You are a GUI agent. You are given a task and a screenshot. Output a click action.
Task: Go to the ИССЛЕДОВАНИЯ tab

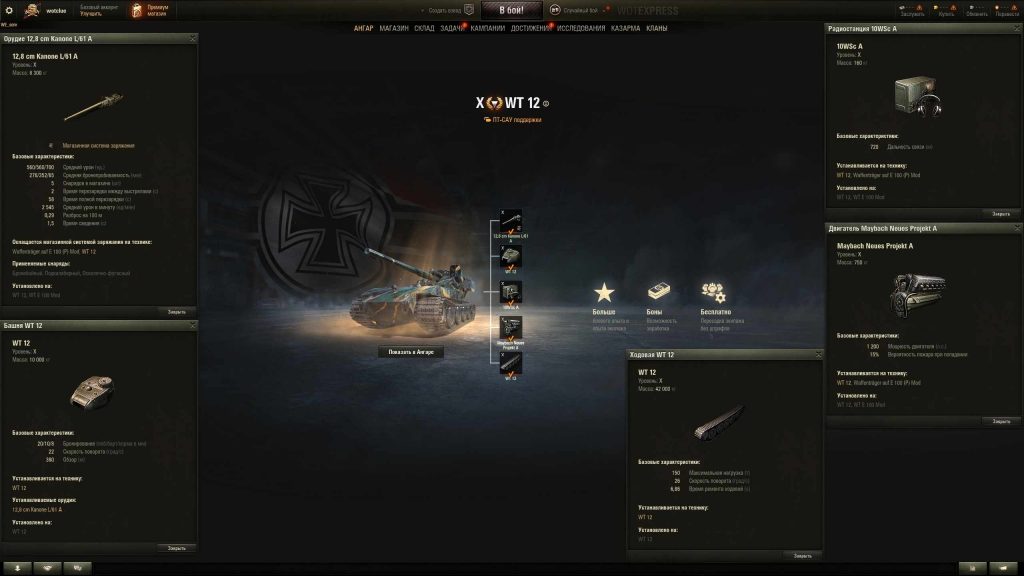coord(581,28)
